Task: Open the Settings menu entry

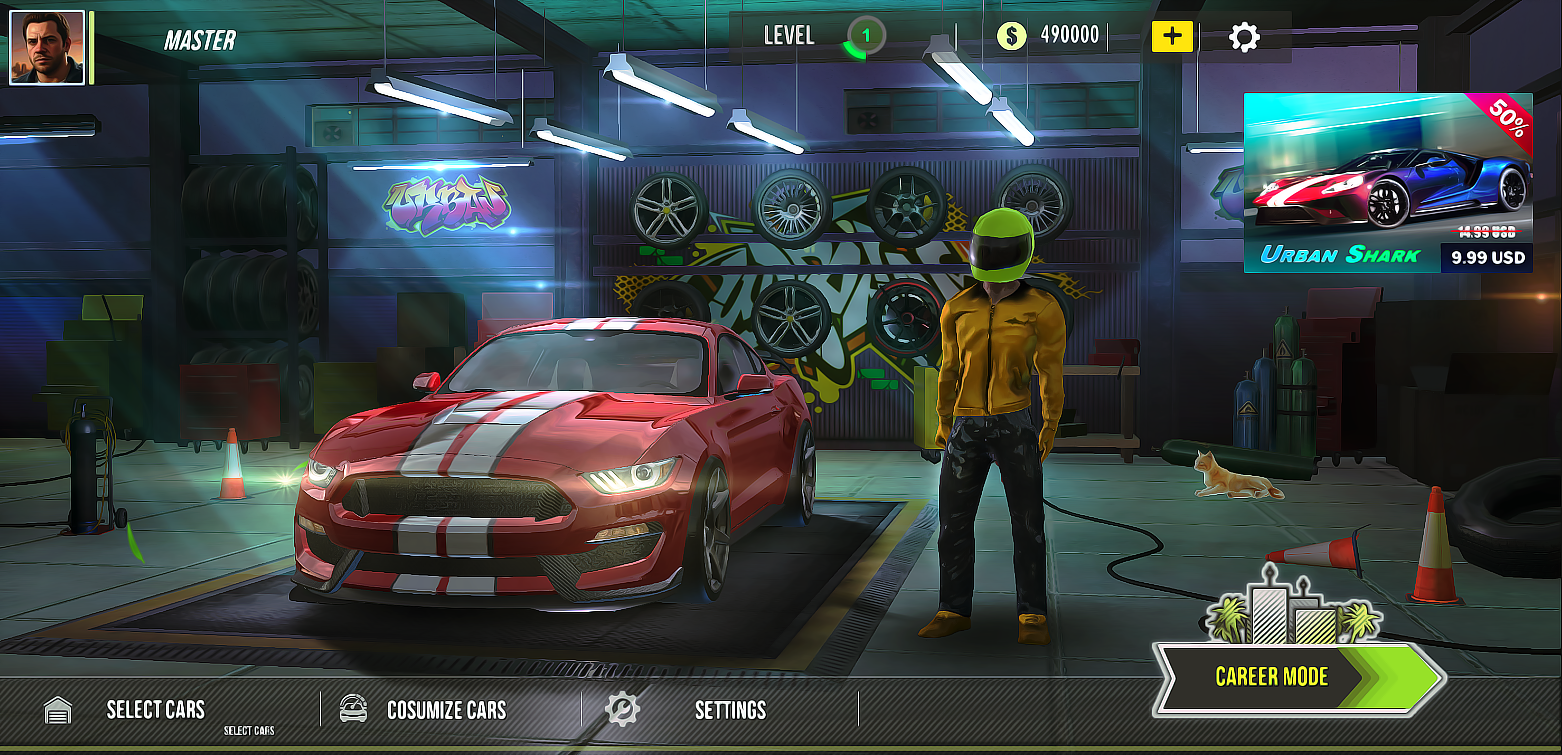Action: [731, 708]
